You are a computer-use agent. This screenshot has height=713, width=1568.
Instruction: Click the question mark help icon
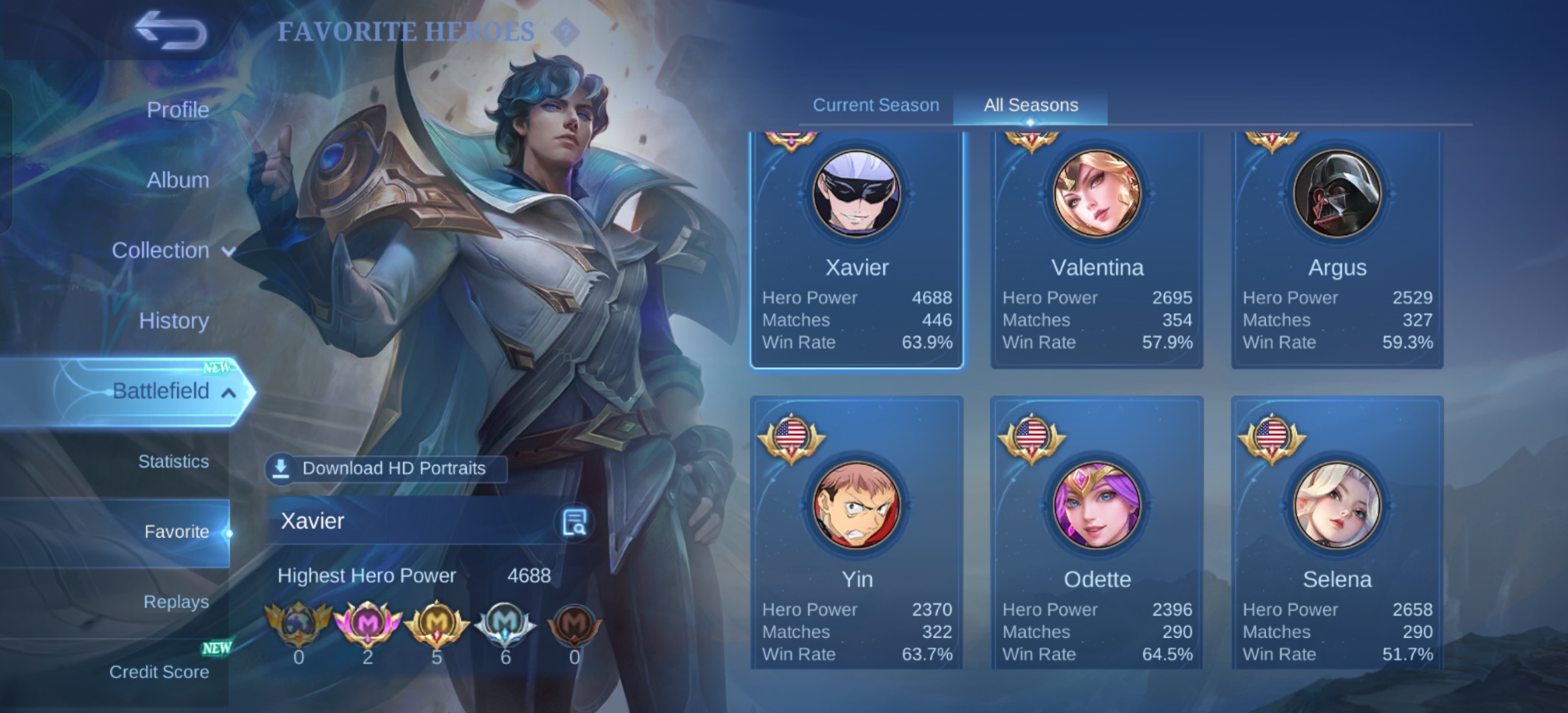(x=565, y=32)
